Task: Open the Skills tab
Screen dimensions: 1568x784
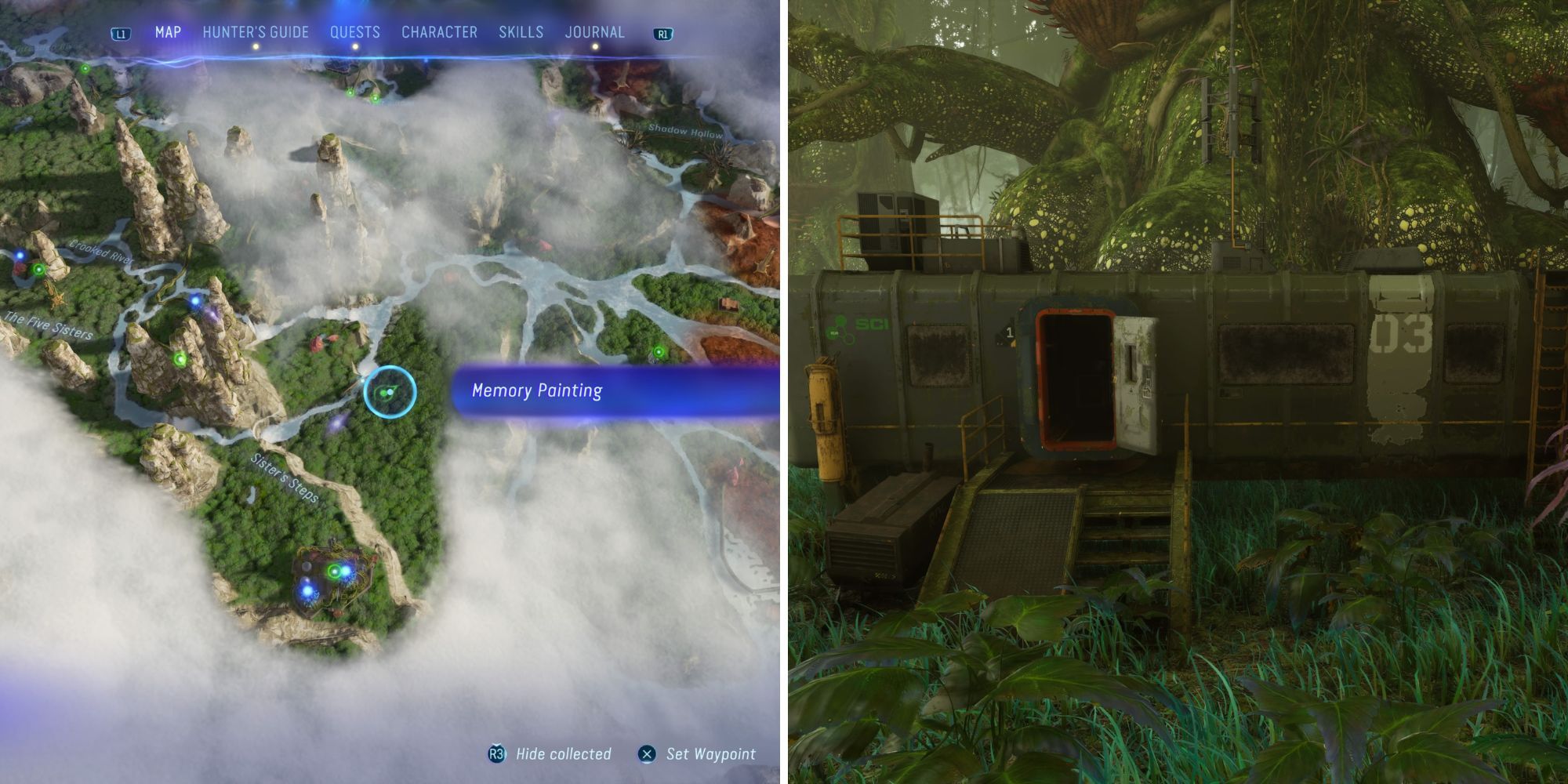Action: (x=521, y=32)
